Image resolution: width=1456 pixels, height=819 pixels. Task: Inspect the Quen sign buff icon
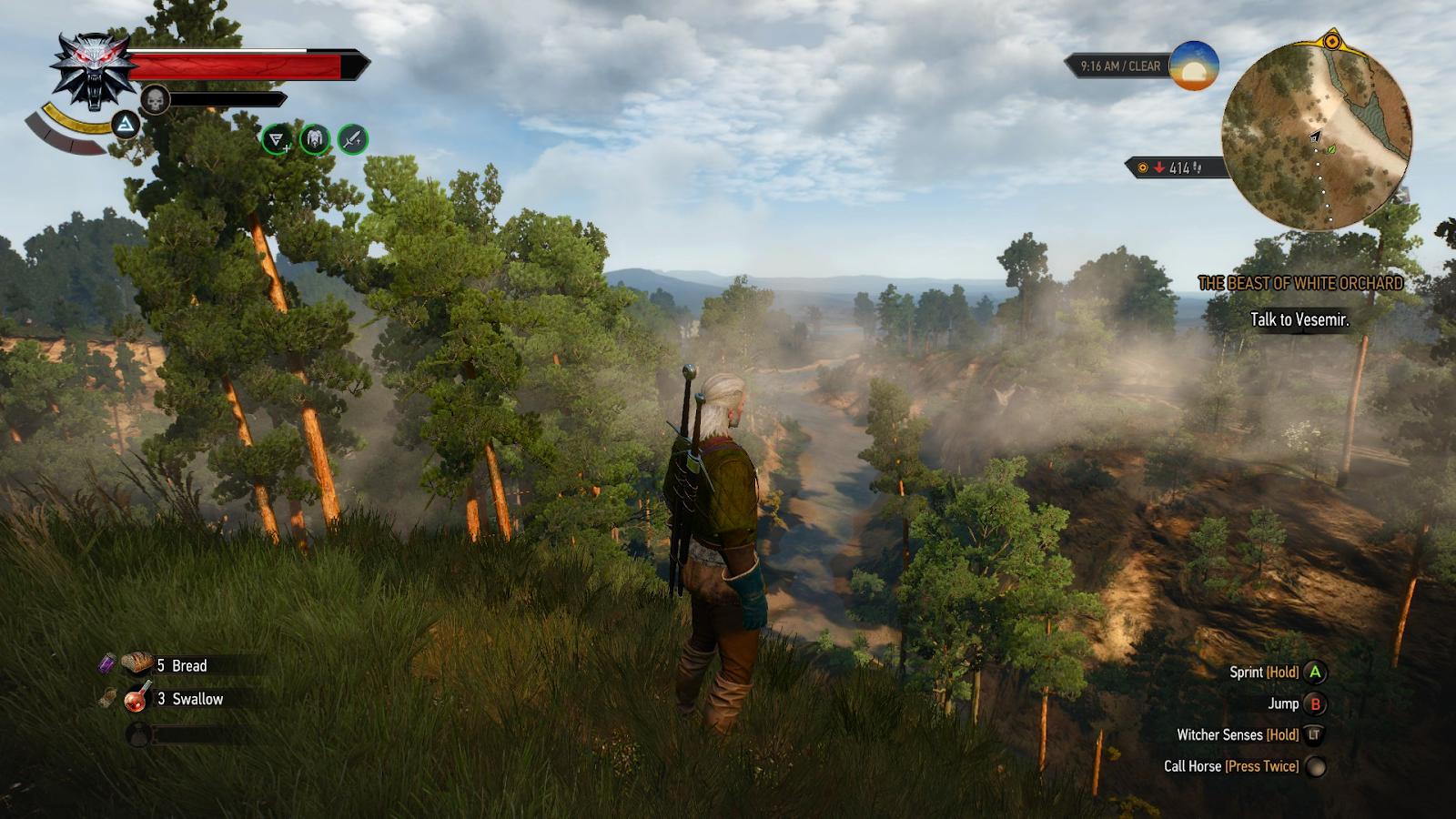[277, 139]
